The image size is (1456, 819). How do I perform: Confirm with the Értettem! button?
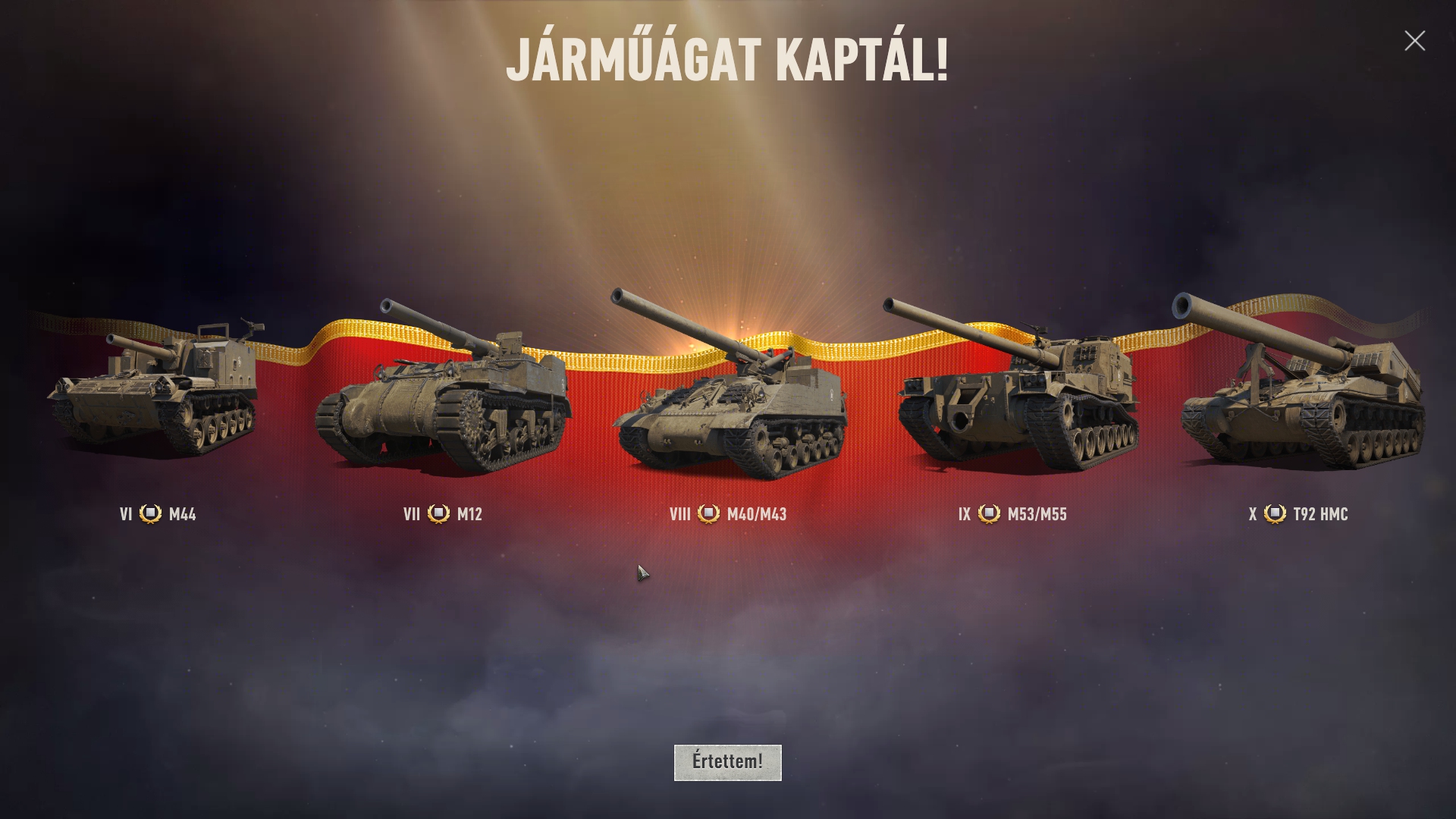pyautogui.click(x=727, y=762)
